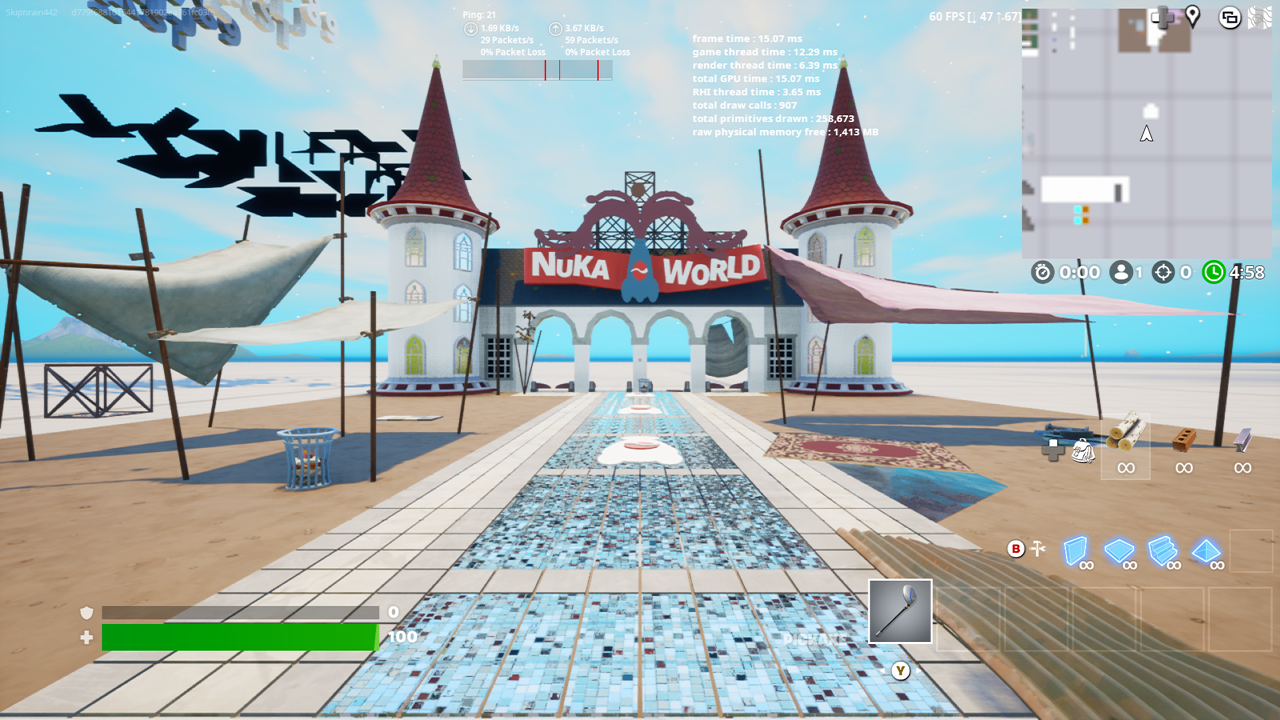Toggle build mode with the B button prompt
Viewport: 1280px width, 720px height.
pyautogui.click(x=1016, y=548)
